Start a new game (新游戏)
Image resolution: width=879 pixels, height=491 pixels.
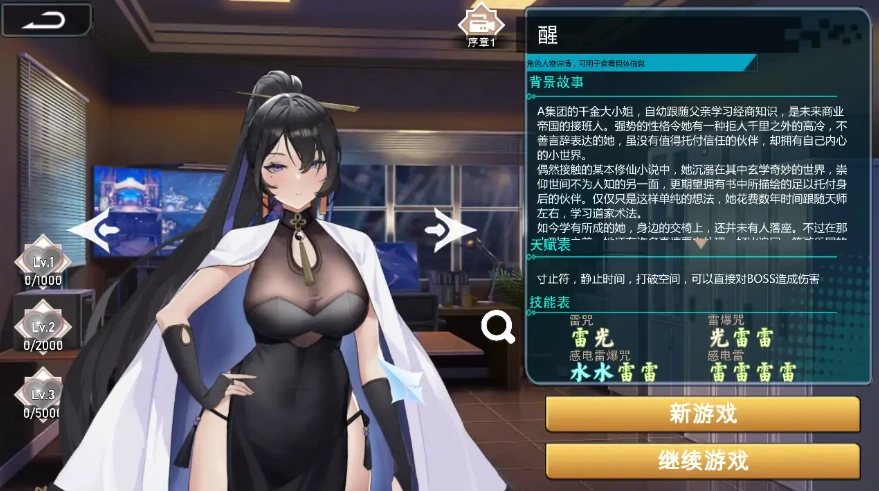click(x=702, y=414)
